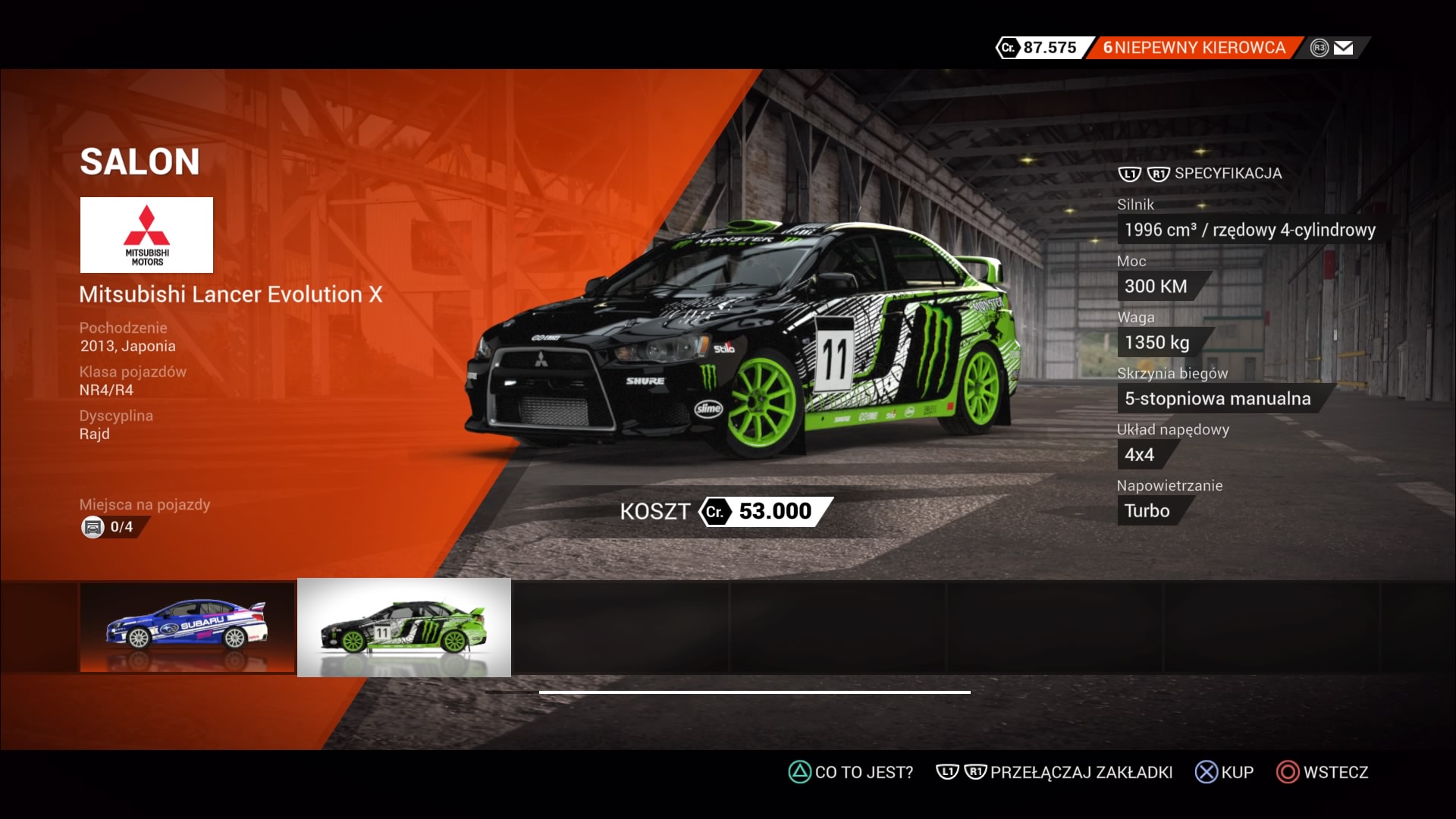1456x819 pixels.
Task: Open the mail envelope icon
Action: (1343, 48)
